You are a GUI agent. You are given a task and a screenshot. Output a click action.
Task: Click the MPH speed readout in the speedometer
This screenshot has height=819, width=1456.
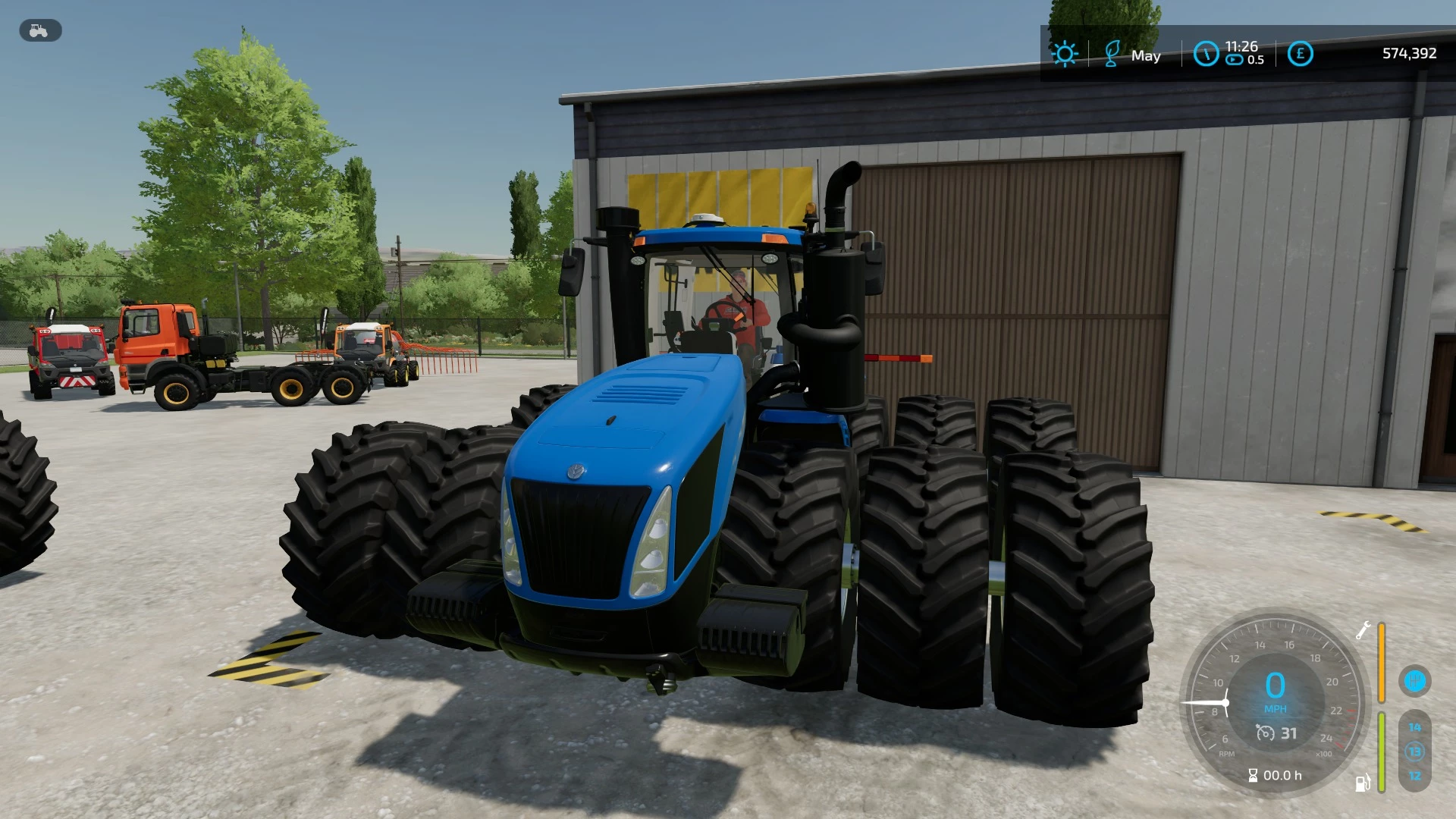pyautogui.click(x=1276, y=708)
